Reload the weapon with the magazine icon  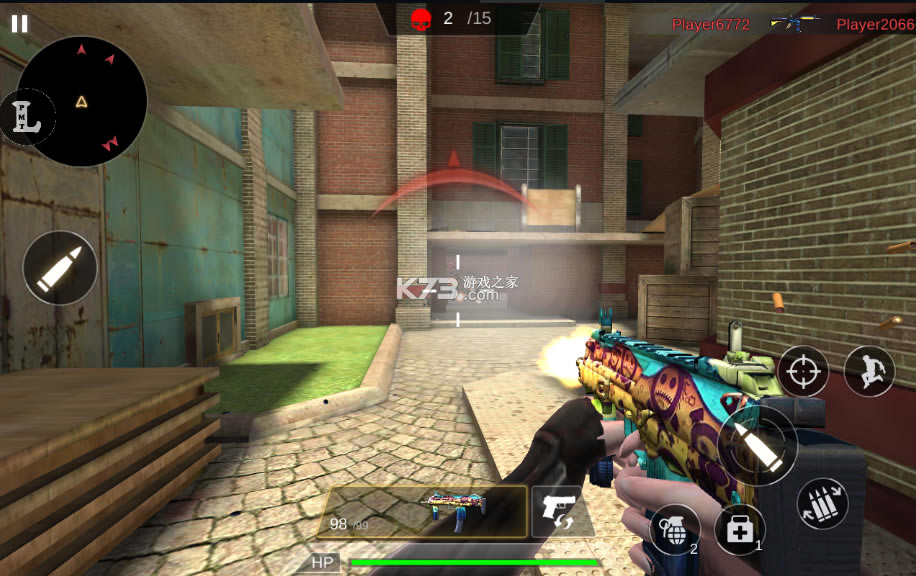(822, 503)
